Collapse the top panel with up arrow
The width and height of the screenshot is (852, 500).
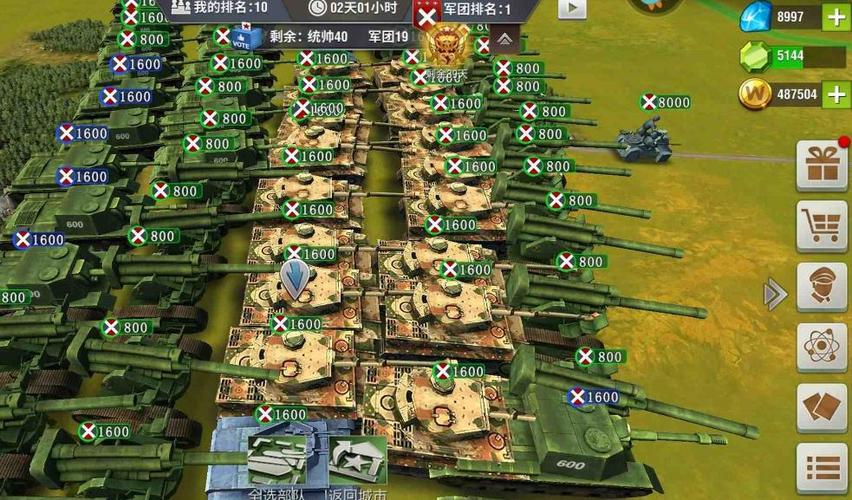point(505,39)
